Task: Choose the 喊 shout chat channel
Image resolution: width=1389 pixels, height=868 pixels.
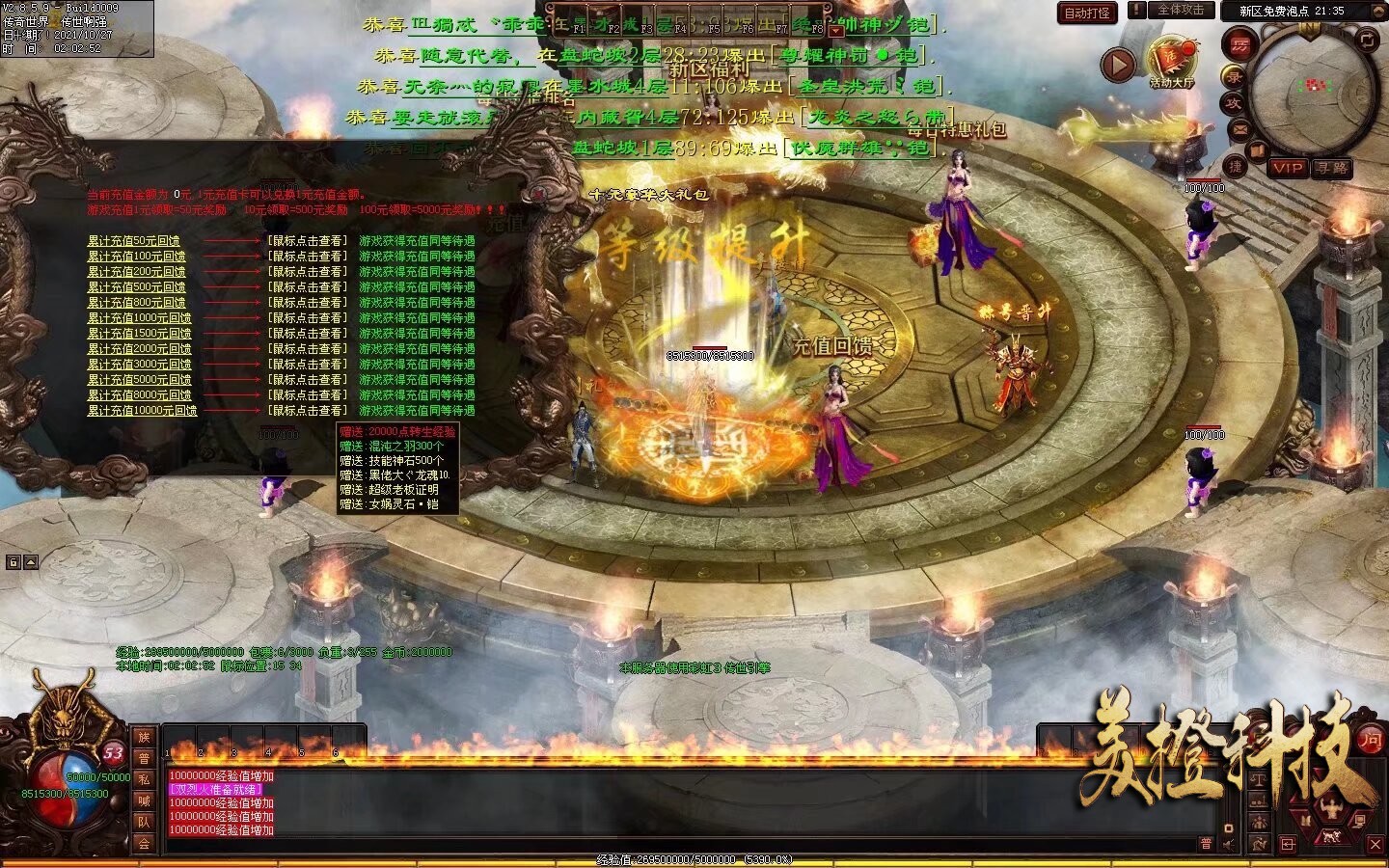Action: click(x=144, y=800)
